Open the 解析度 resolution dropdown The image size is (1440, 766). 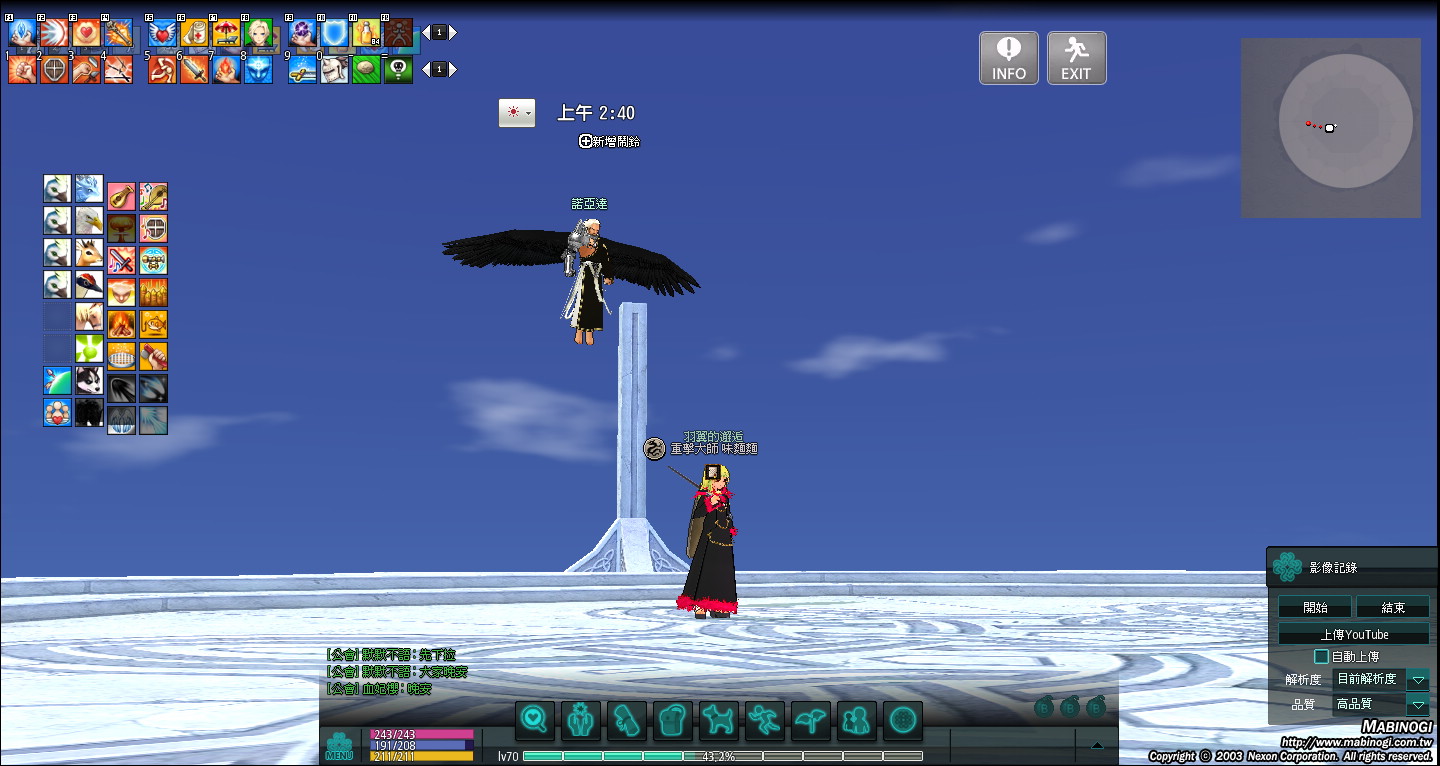(x=1417, y=680)
